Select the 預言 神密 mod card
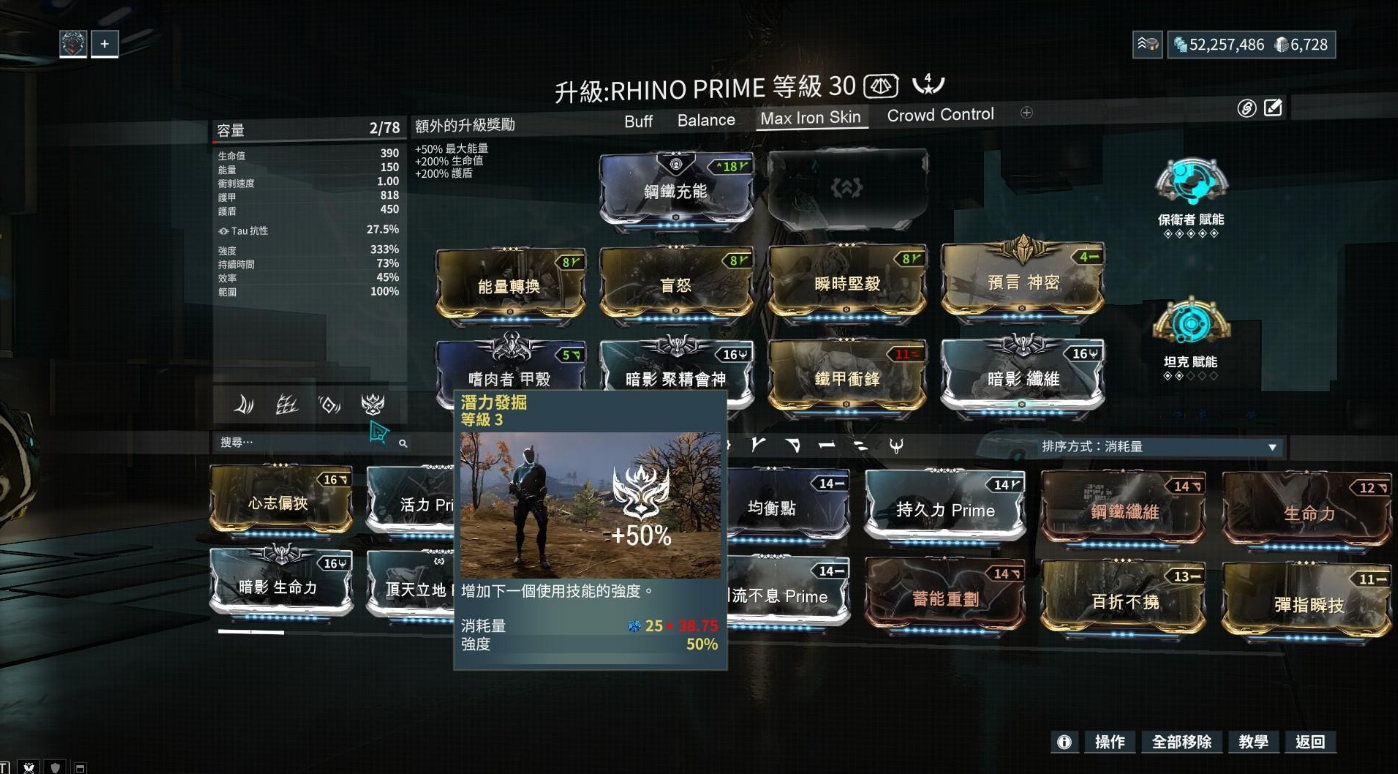 click(1022, 282)
